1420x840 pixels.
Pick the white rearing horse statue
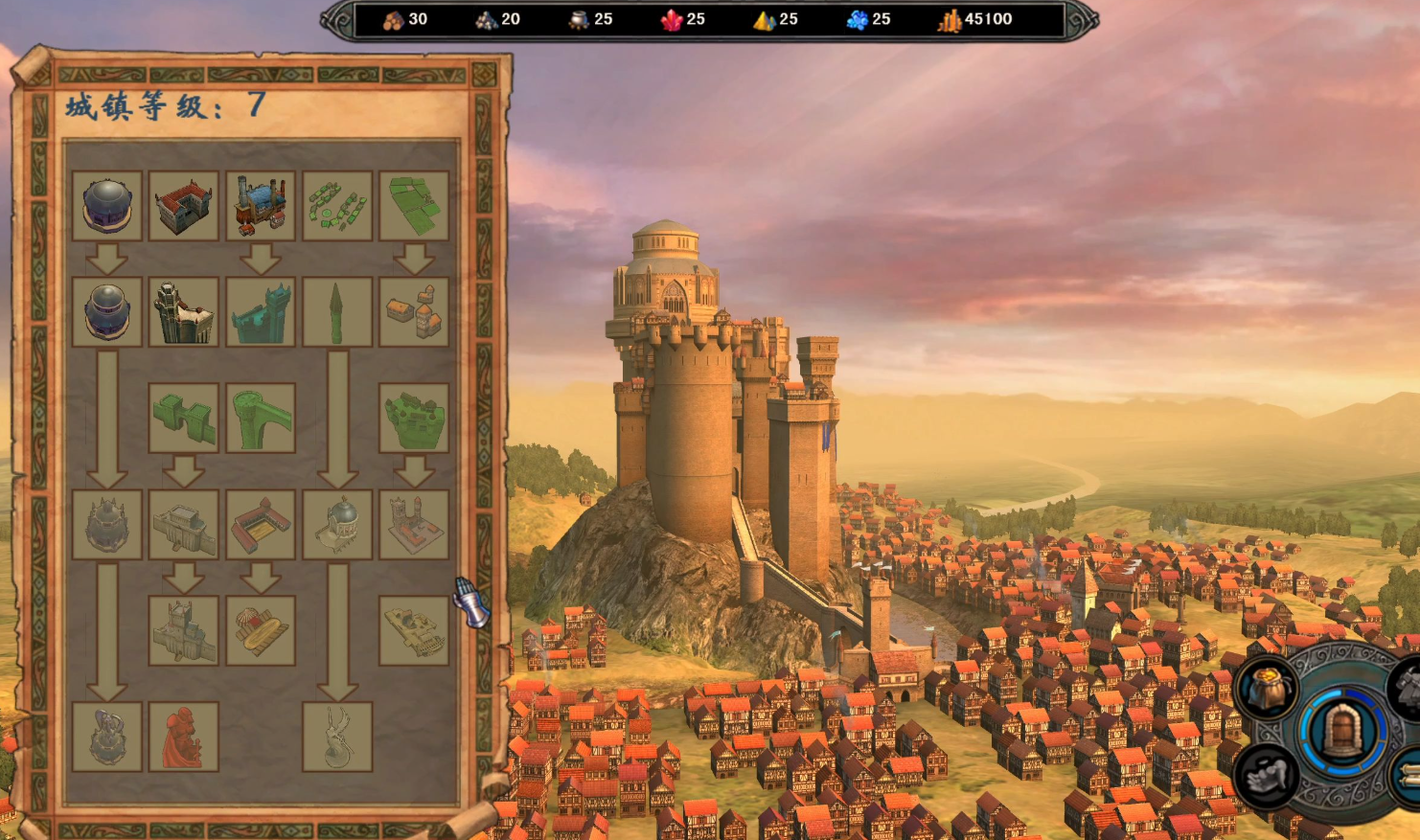[337, 737]
